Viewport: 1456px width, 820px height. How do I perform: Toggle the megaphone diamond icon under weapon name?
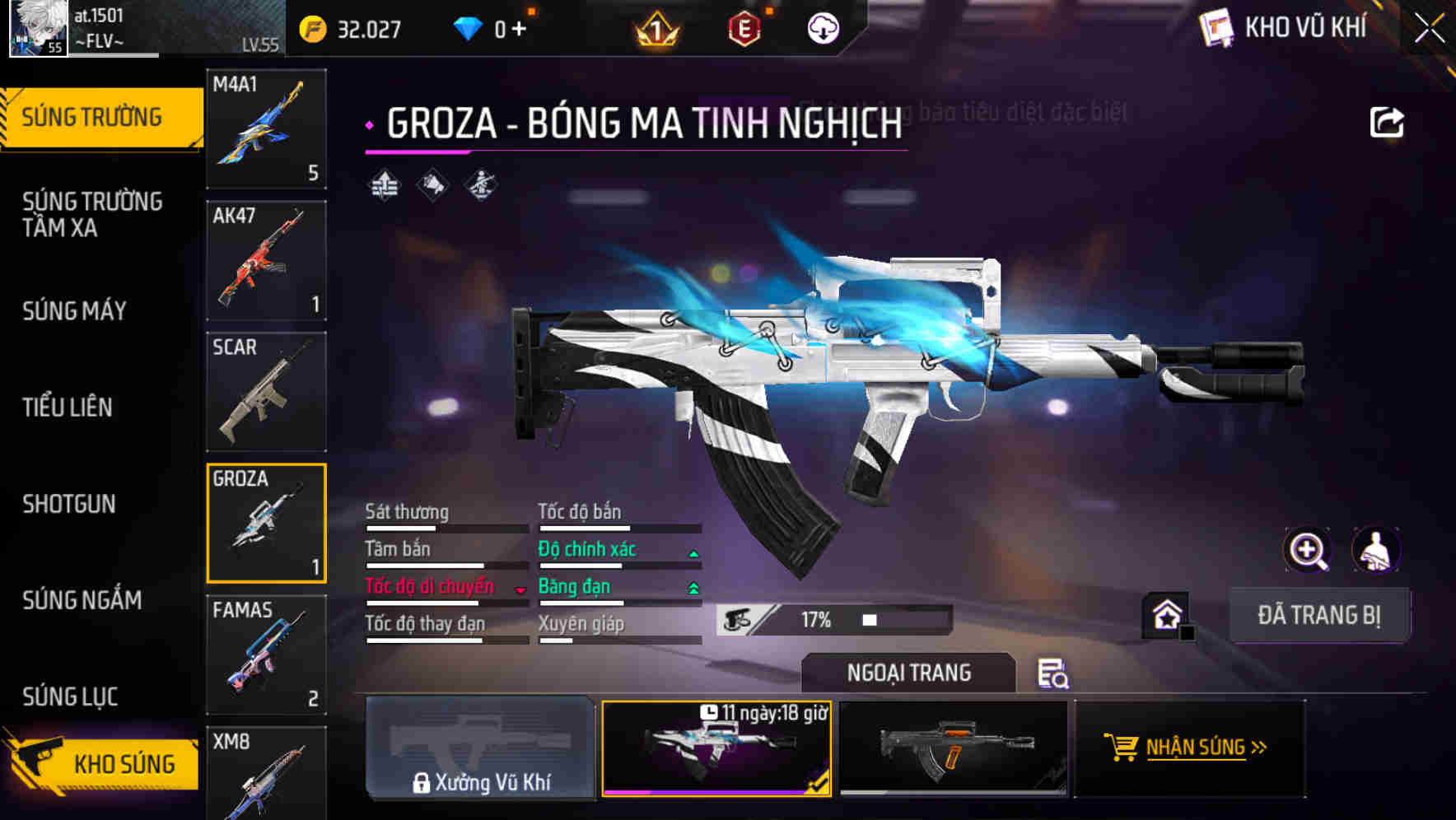pyautogui.click(x=433, y=185)
